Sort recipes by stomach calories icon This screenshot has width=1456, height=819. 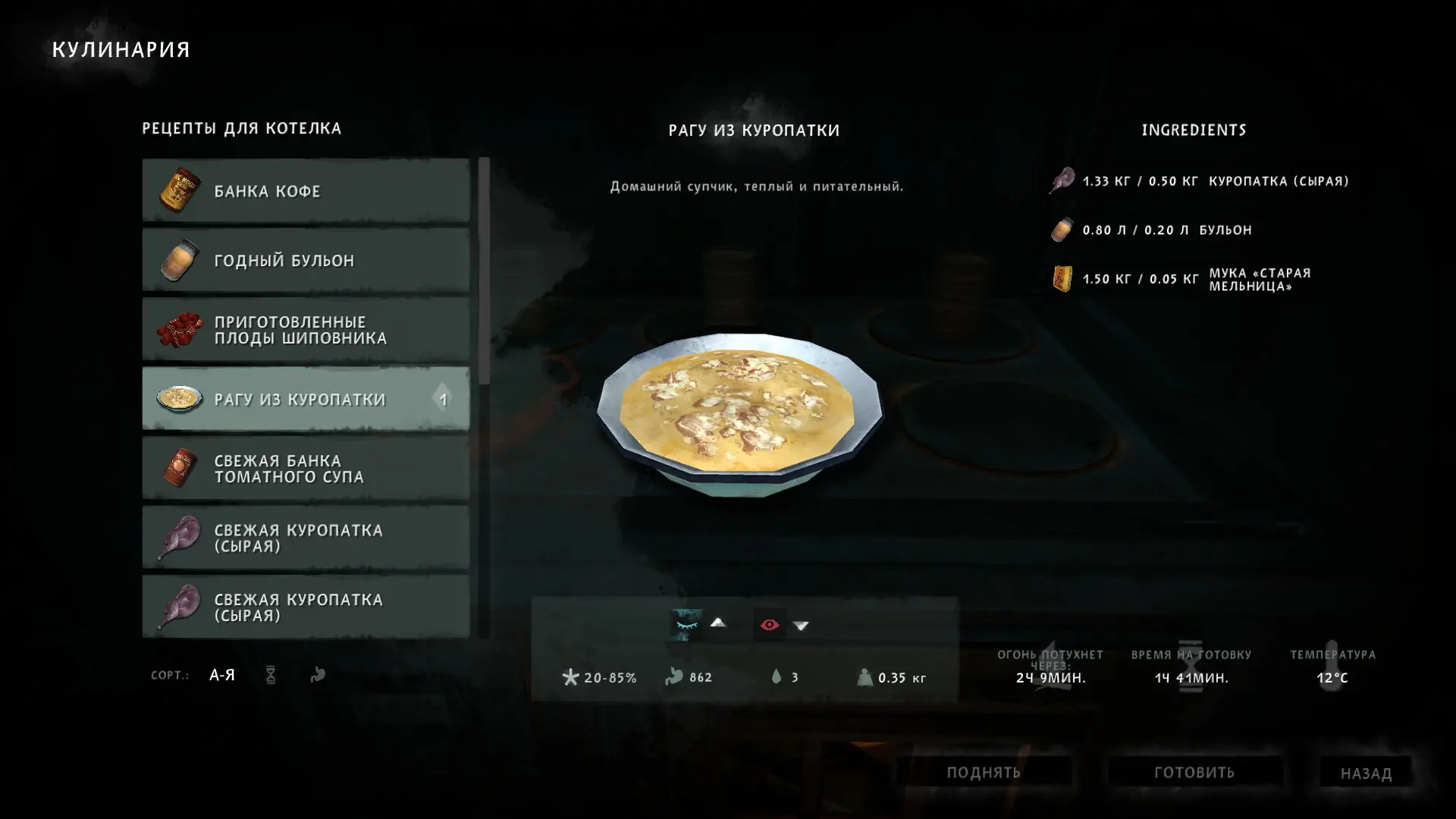click(318, 675)
